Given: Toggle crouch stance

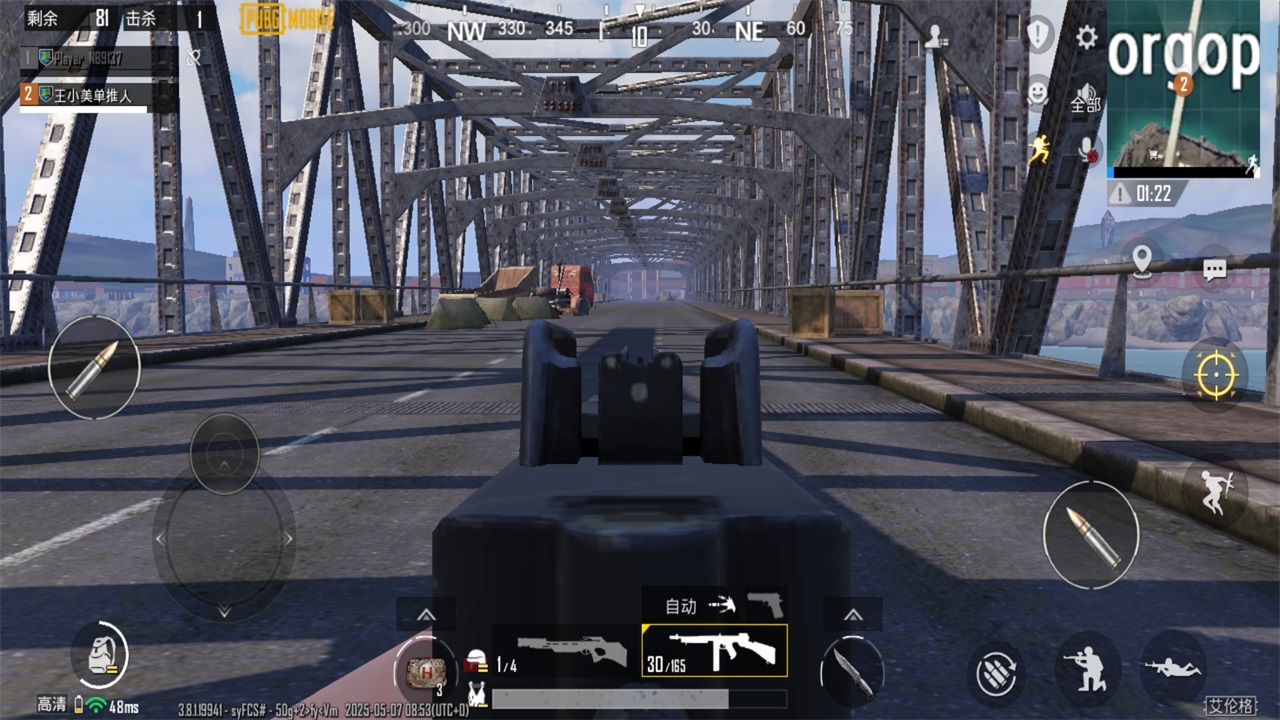Looking at the screenshot, I should coord(1087,670).
